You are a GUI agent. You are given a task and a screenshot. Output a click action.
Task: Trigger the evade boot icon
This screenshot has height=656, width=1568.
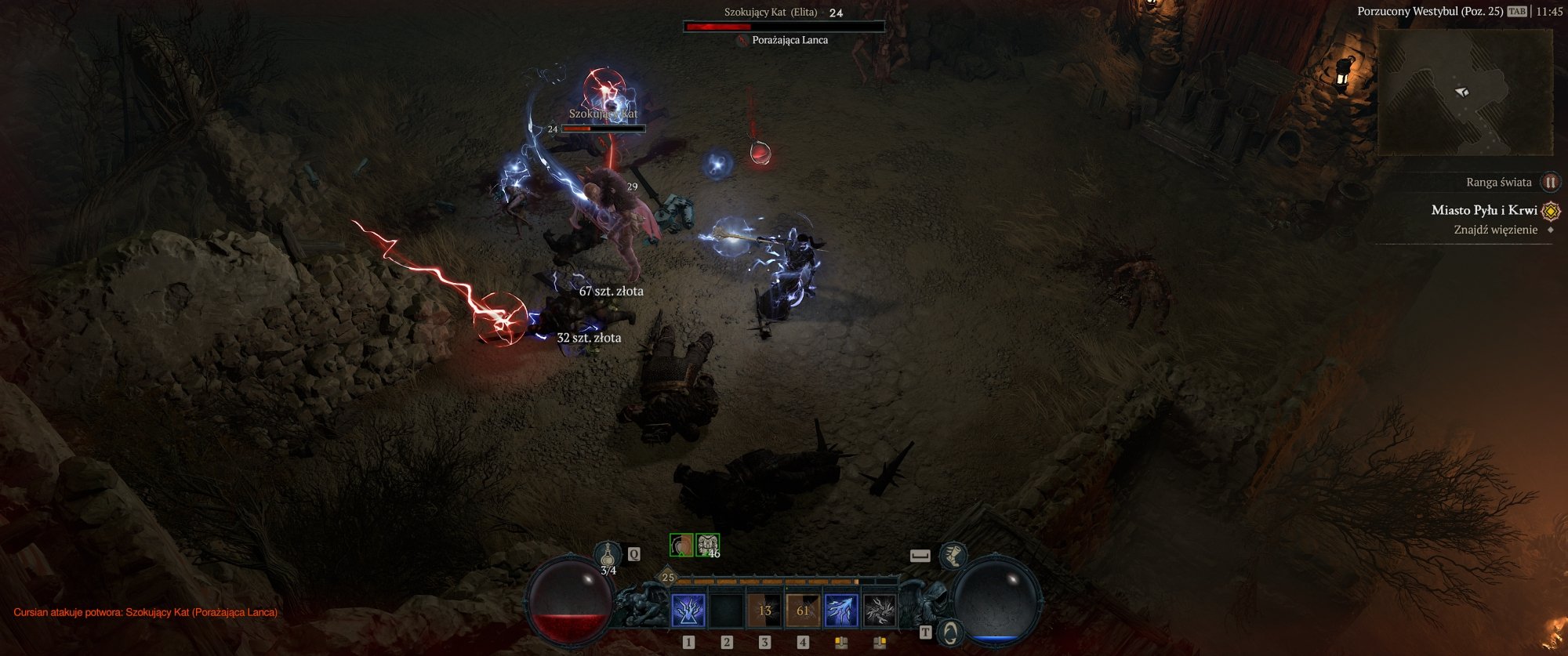coord(953,556)
